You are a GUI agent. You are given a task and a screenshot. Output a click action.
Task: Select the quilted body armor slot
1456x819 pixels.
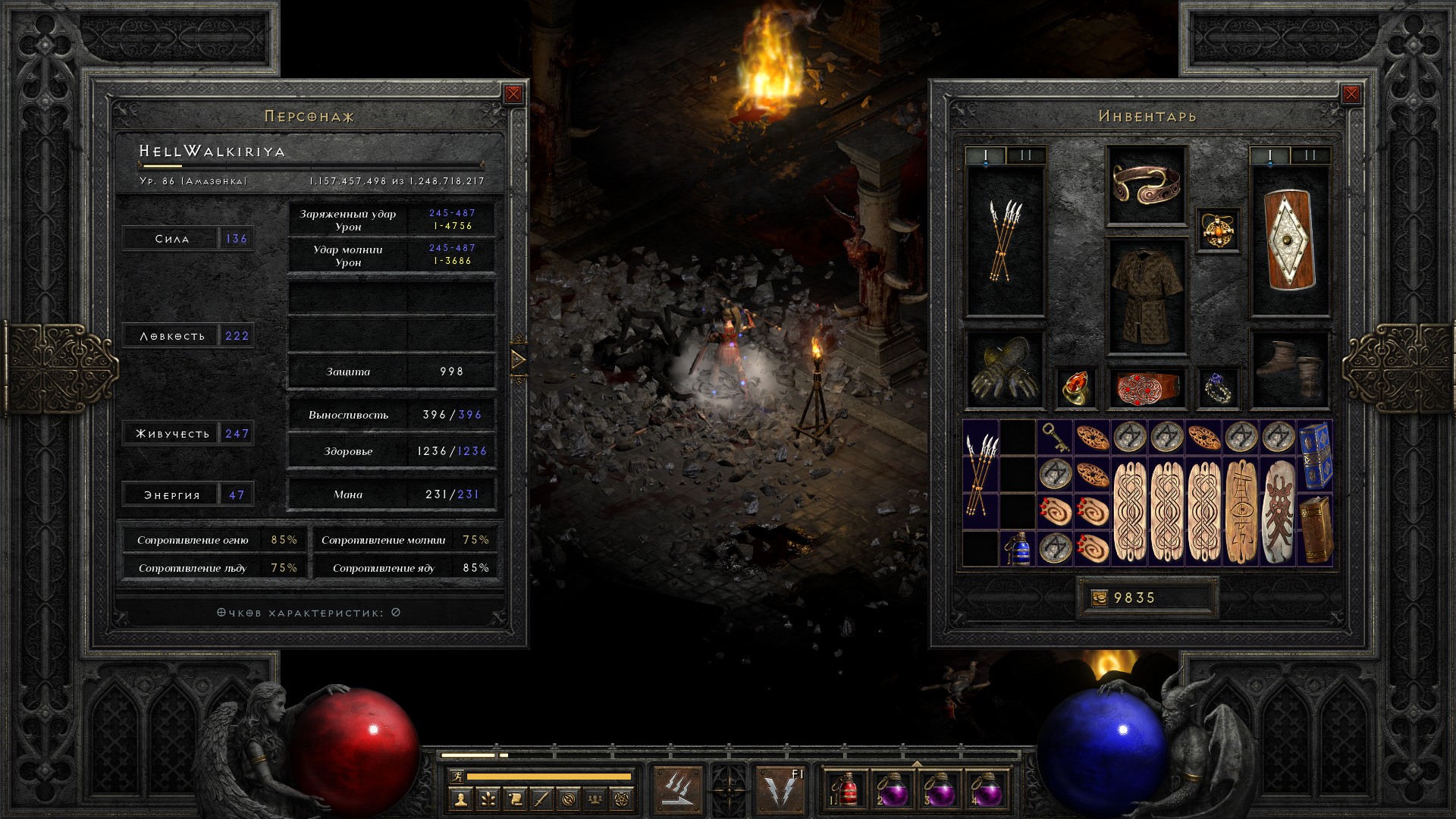(1146, 297)
